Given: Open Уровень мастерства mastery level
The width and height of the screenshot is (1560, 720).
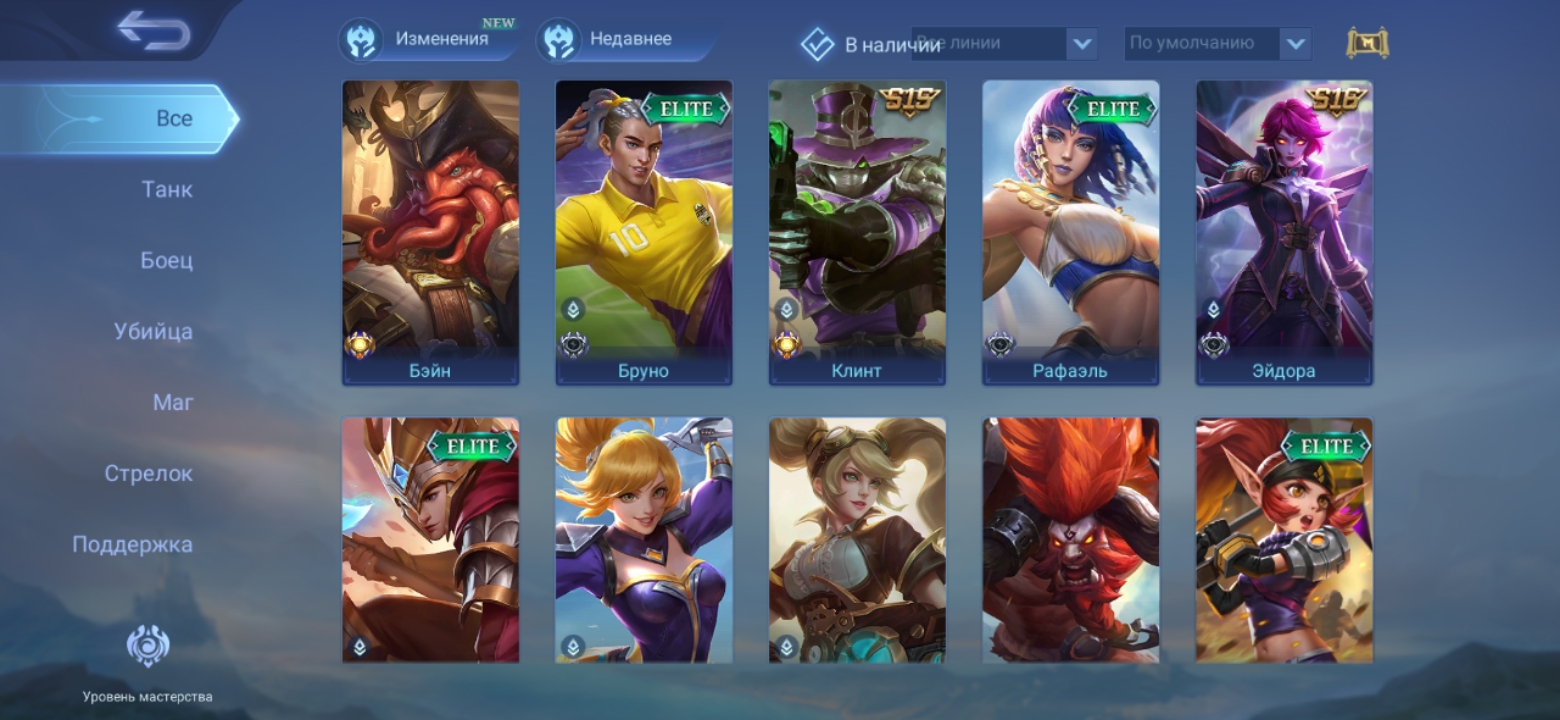Looking at the screenshot, I should pyautogui.click(x=147, y=661).
